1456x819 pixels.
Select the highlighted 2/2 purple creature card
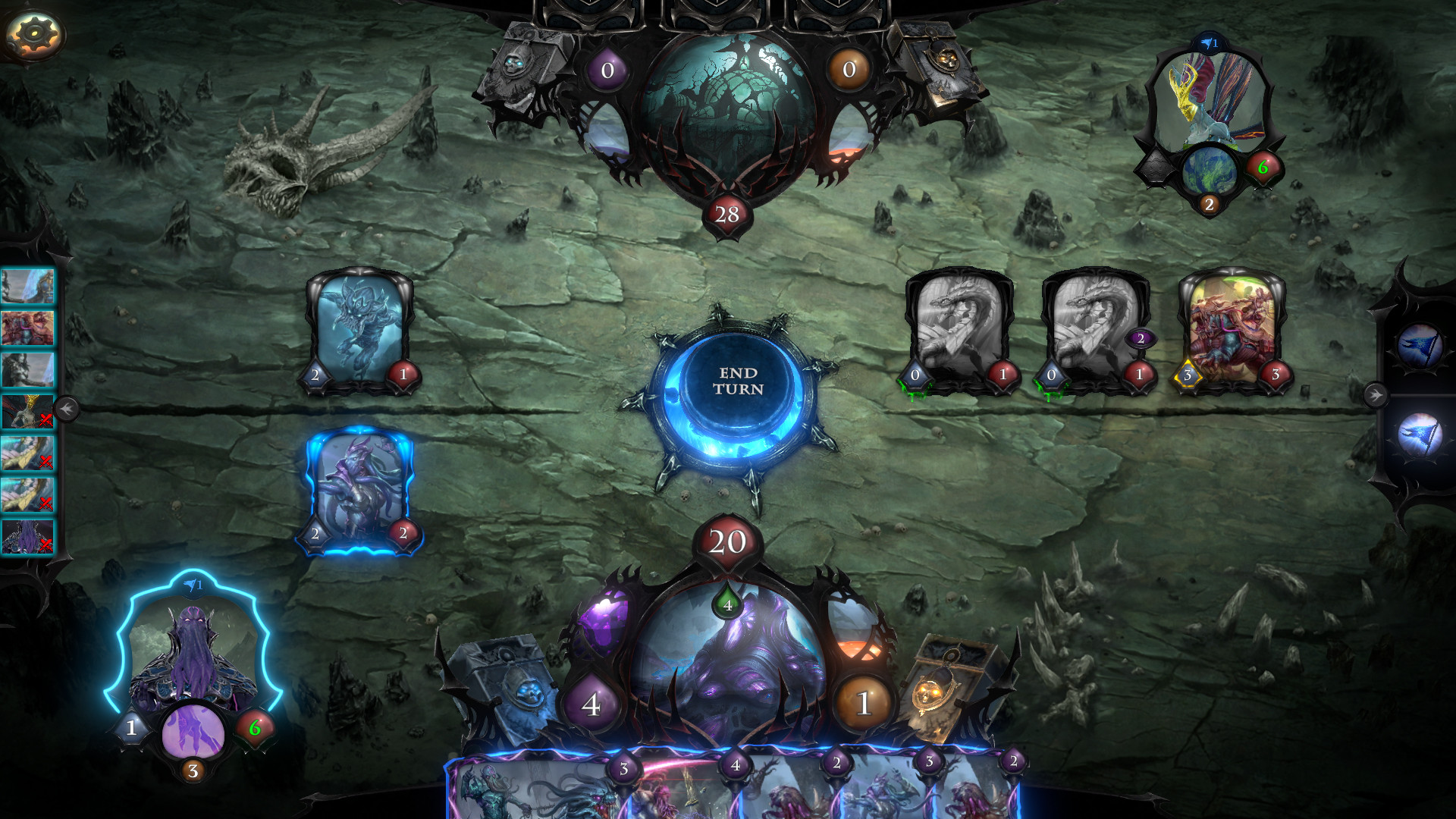[x=359, y=489]
